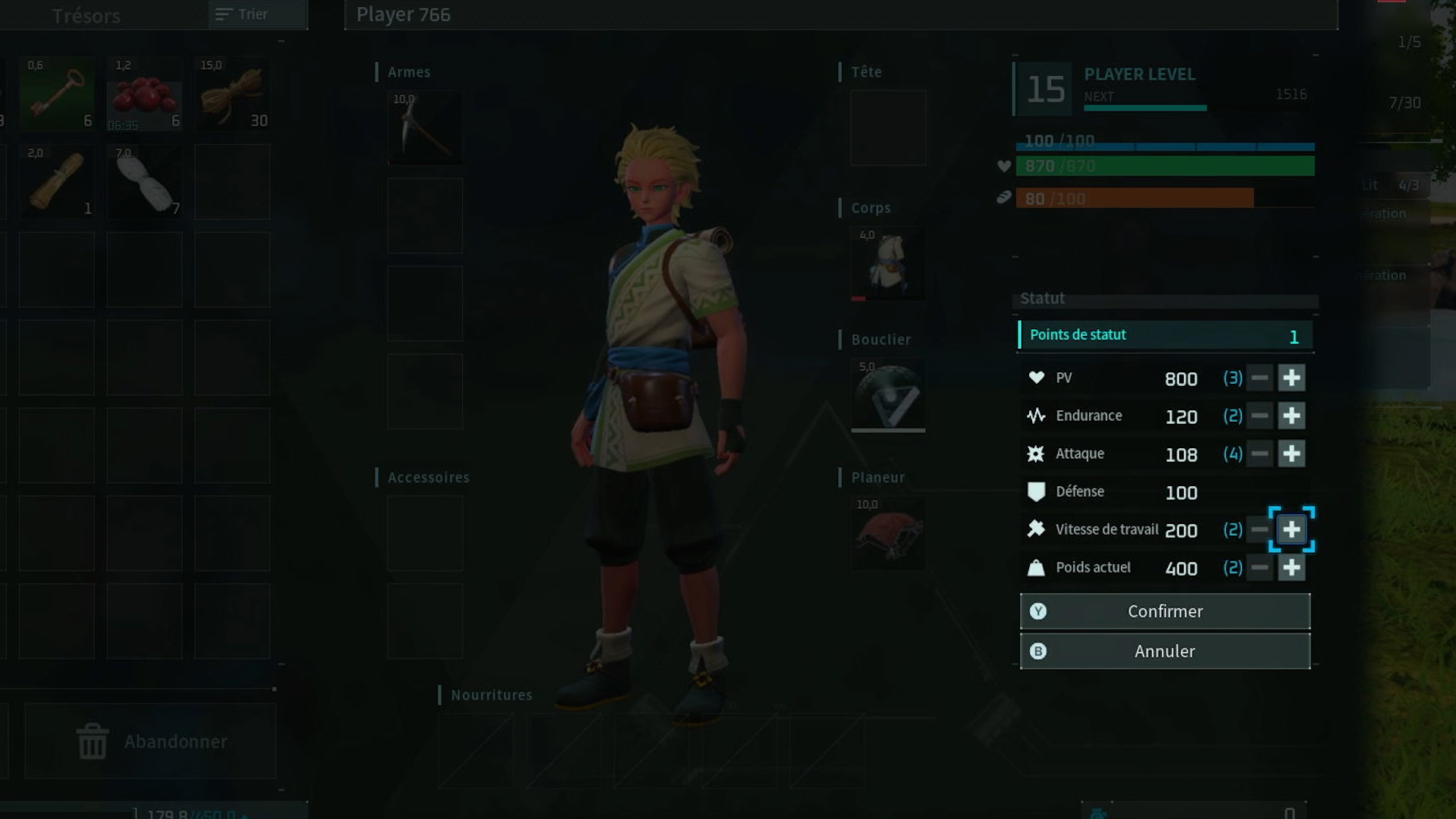Add a point to Attaque
The width and height of the screenshot is (1456, 819).
(x=1291, y=453)
